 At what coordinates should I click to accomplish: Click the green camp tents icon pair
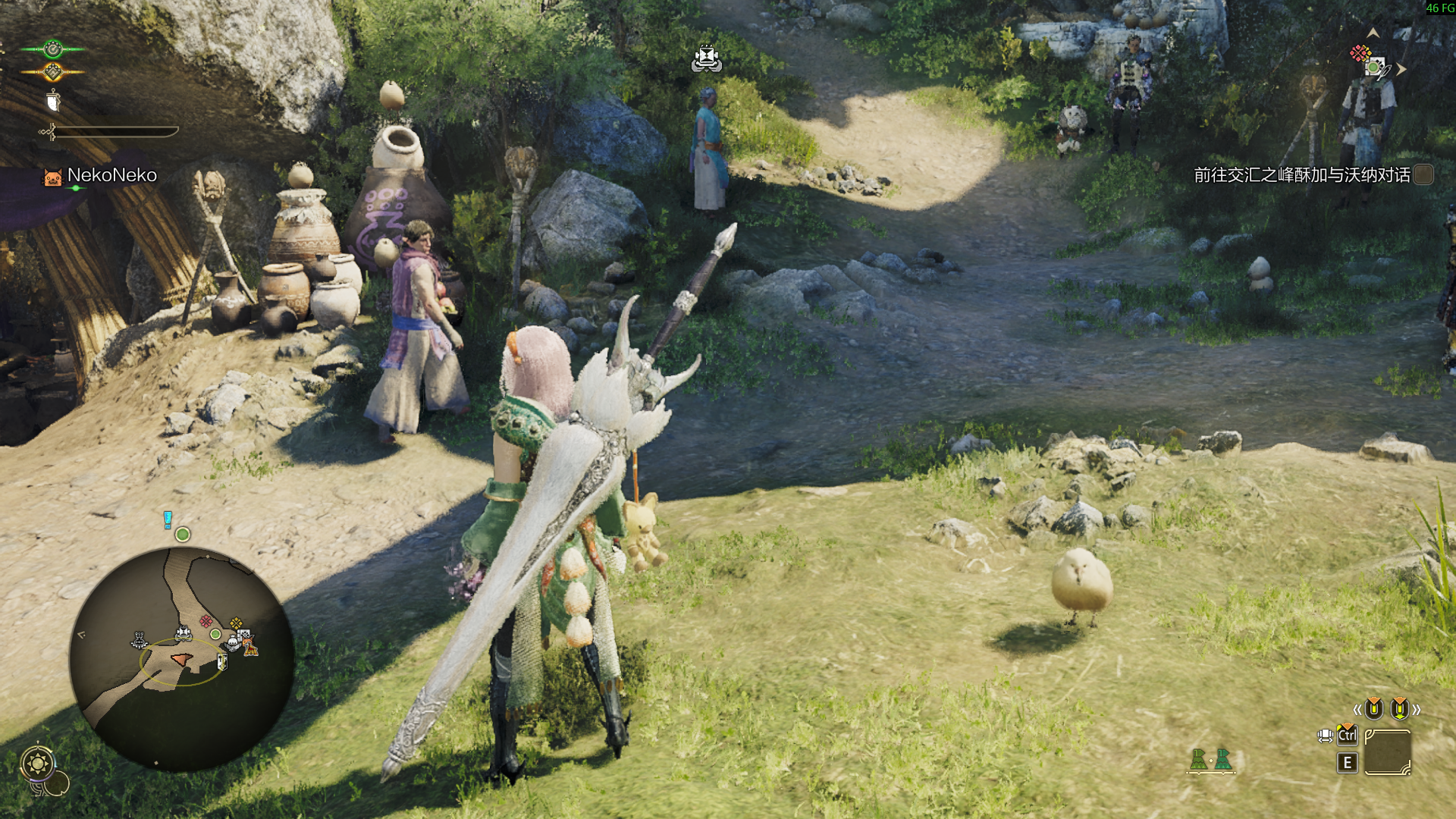tap(1210, 759)
